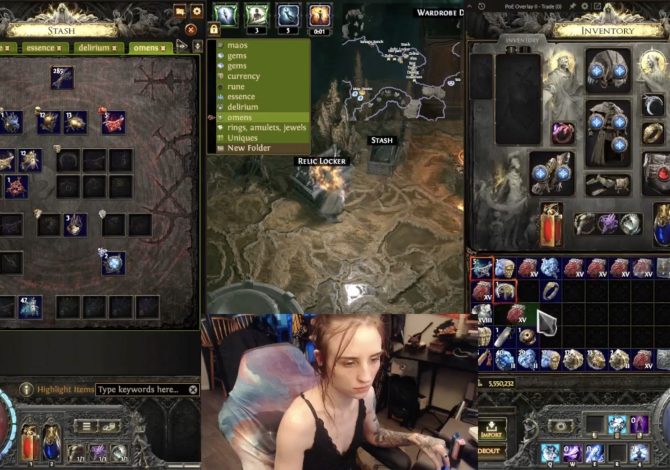Use the blue mana flask
Image resolution: width=670 pixels, height=470 pixels.
(x=50, y=439)
